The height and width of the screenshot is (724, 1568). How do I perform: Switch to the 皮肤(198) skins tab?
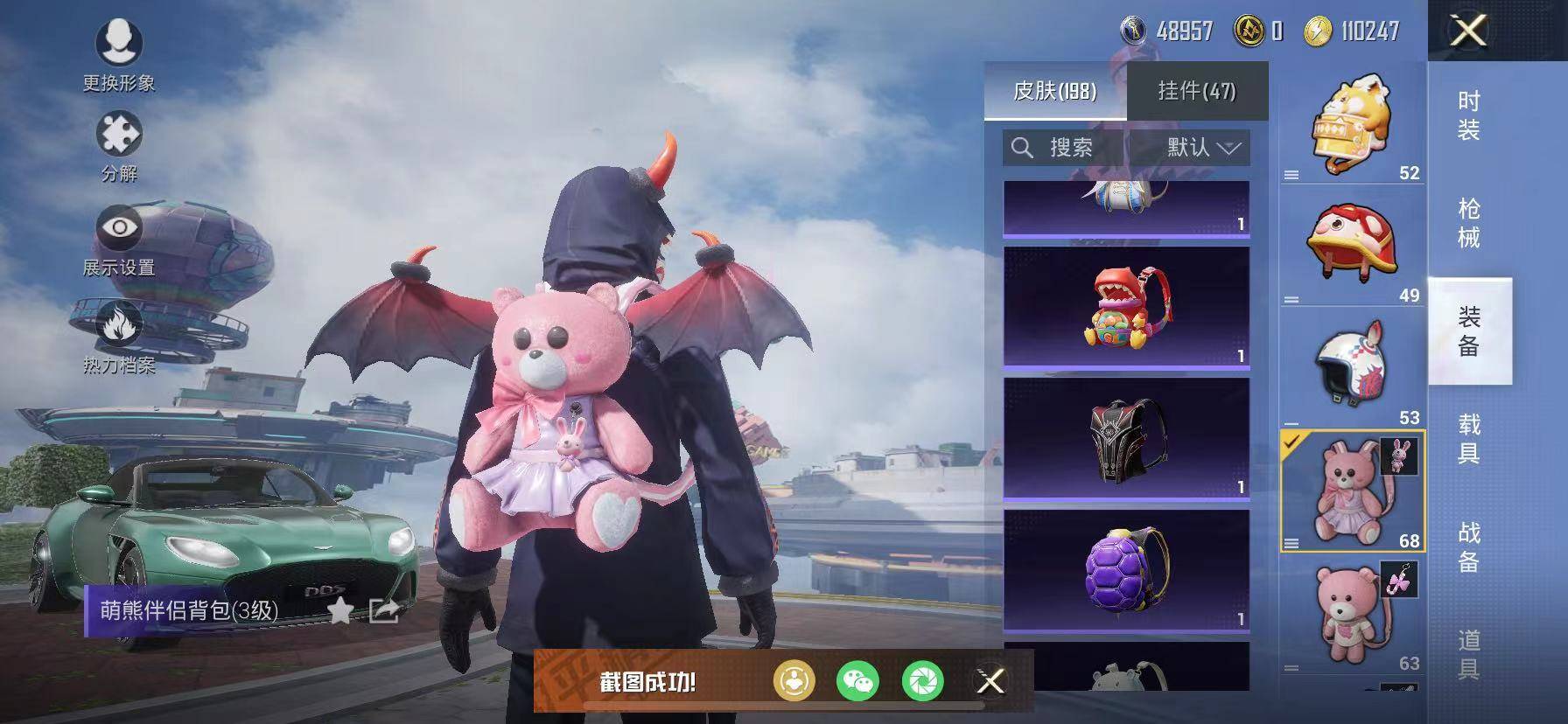point(1054,91)
